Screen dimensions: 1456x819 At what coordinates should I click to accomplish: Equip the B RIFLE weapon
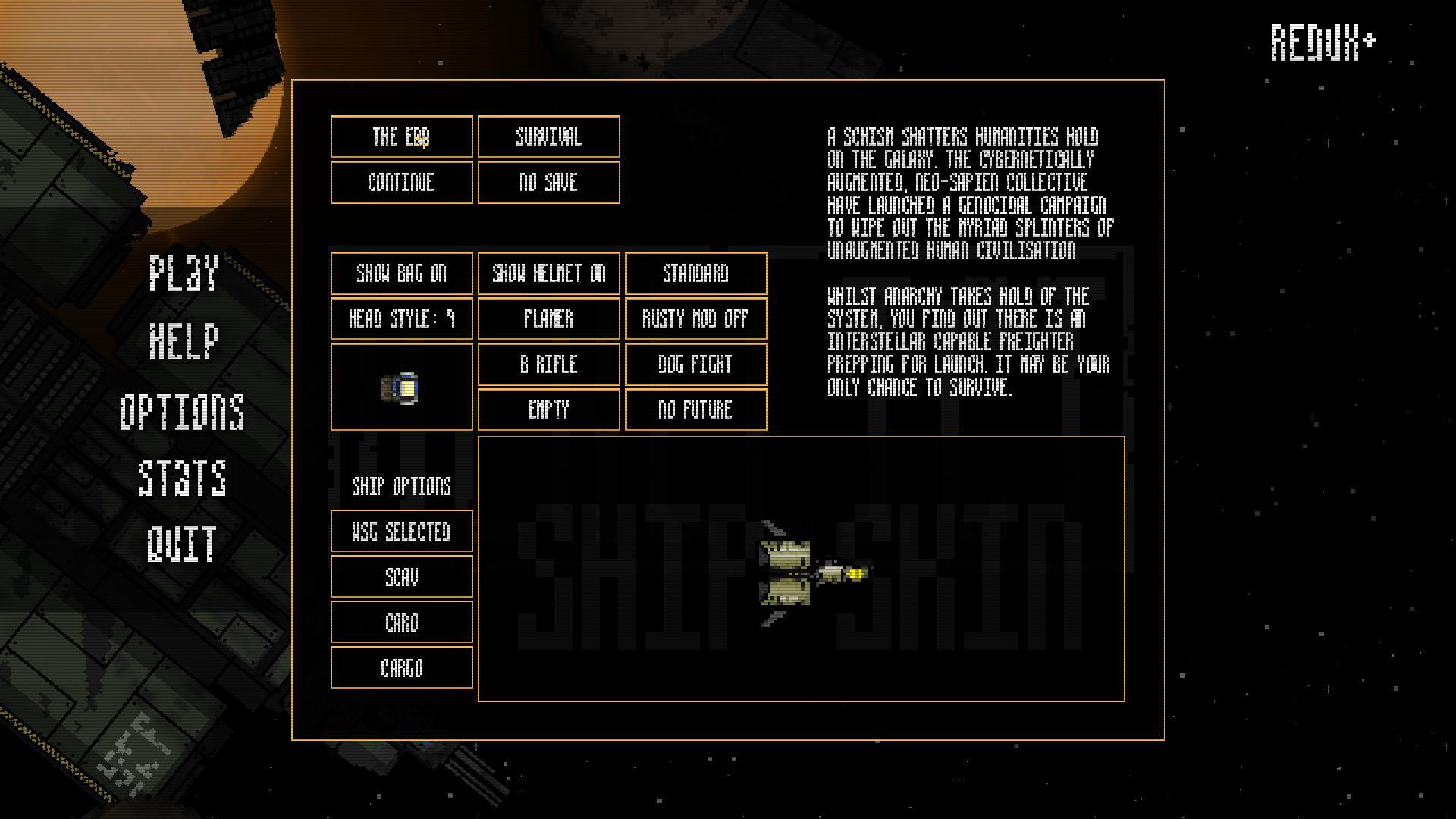click(x=548, y=365)
